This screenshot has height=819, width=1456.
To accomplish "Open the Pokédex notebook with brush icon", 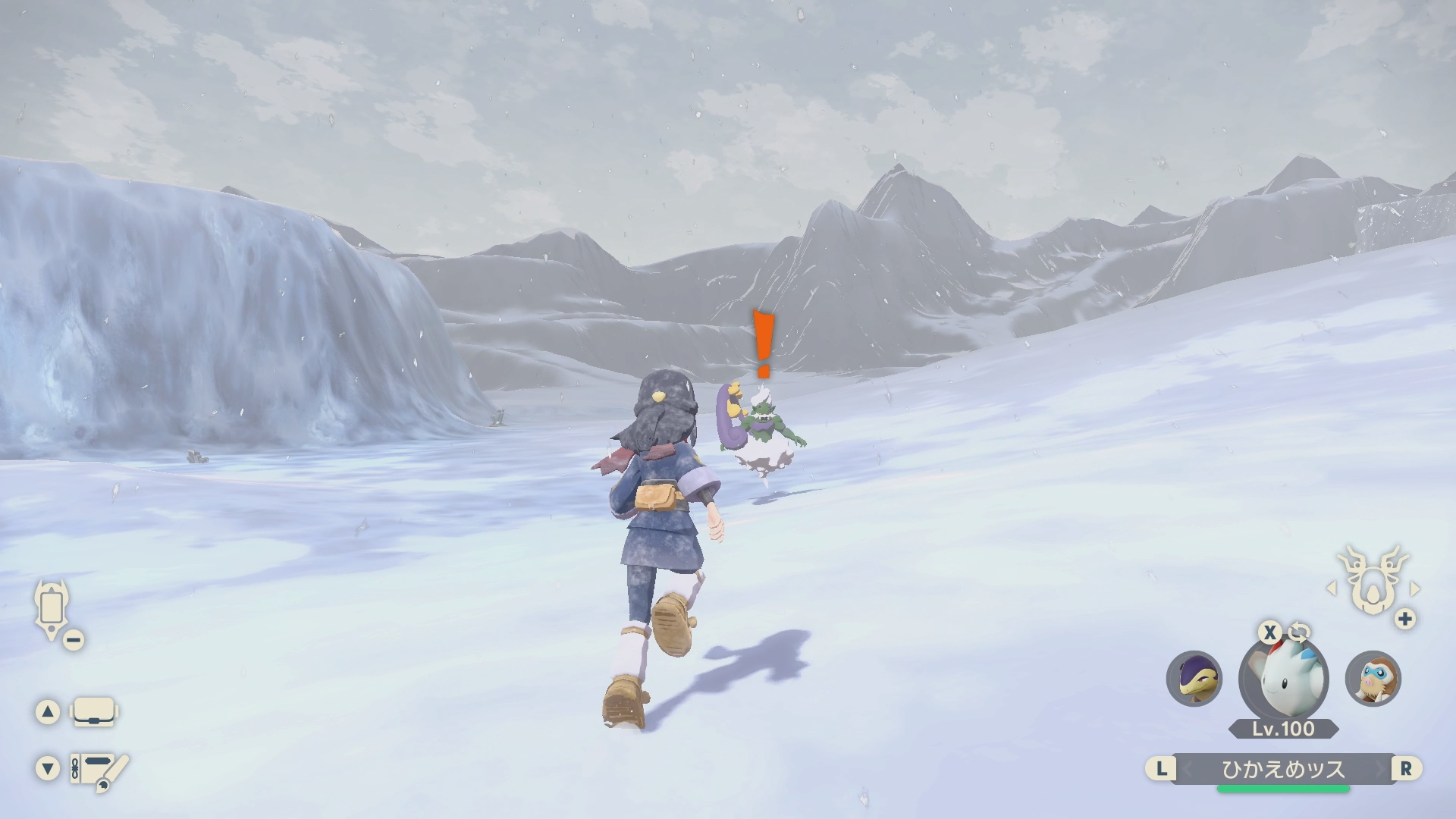I will point(98,770).
